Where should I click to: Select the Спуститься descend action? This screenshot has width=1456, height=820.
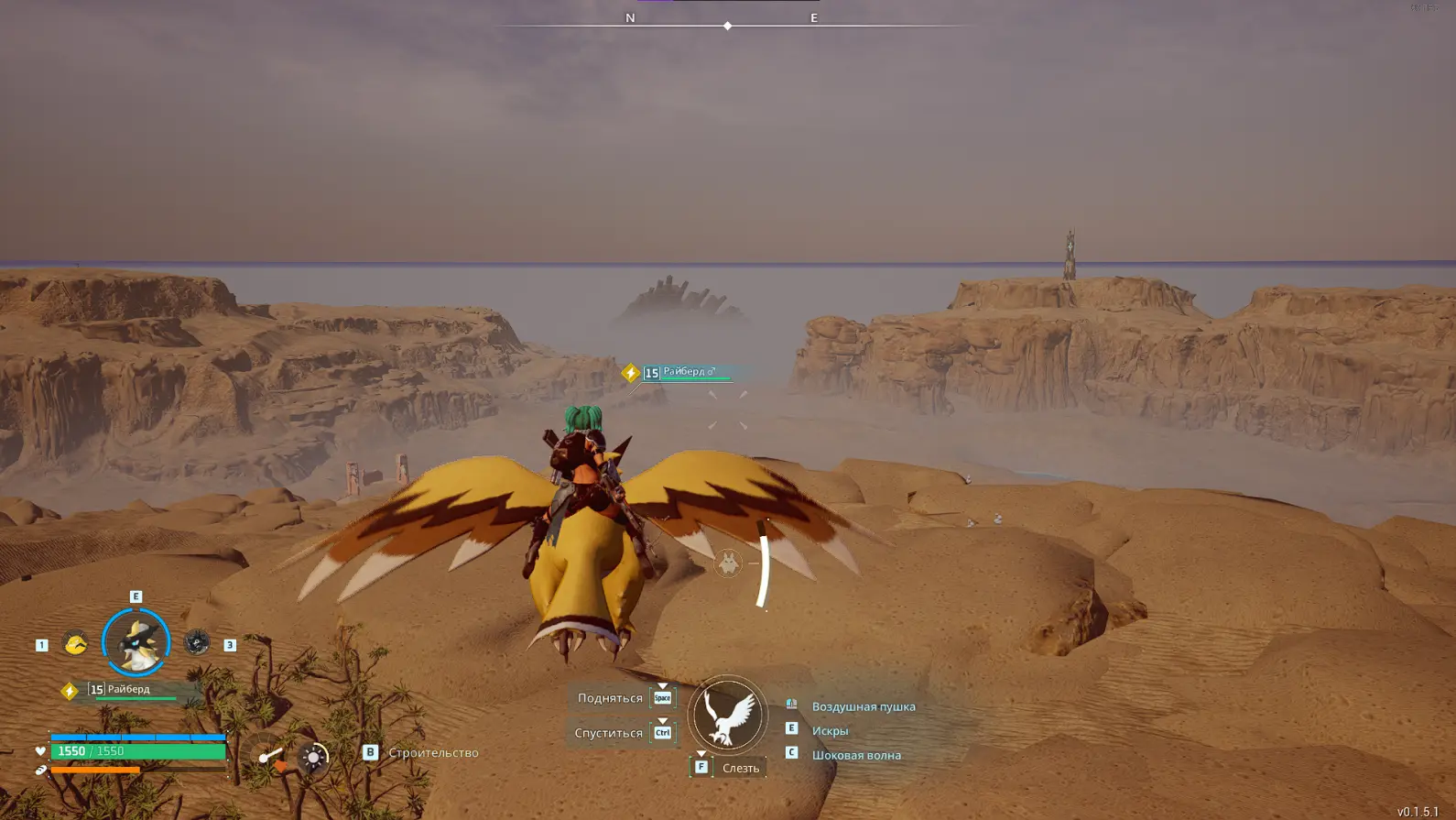click(609, 733)
